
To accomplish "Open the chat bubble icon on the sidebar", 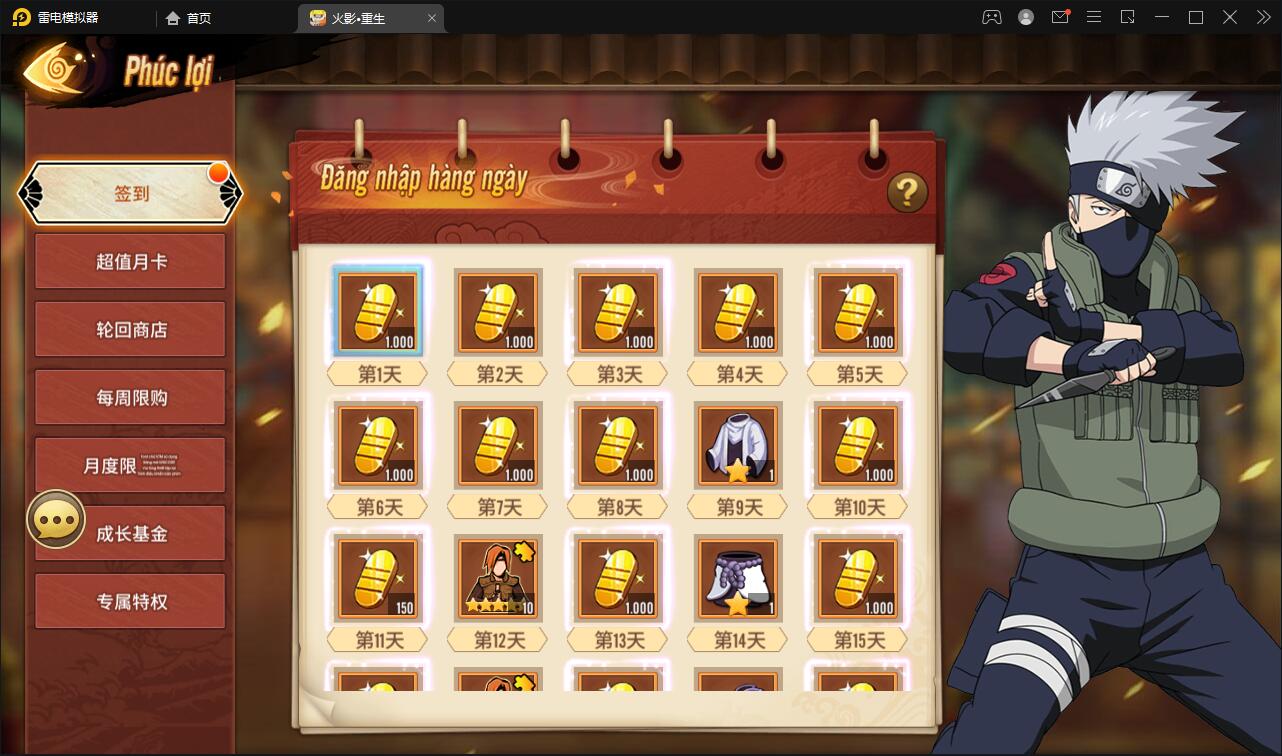I will pyautogui.click(x=56, y=519).
